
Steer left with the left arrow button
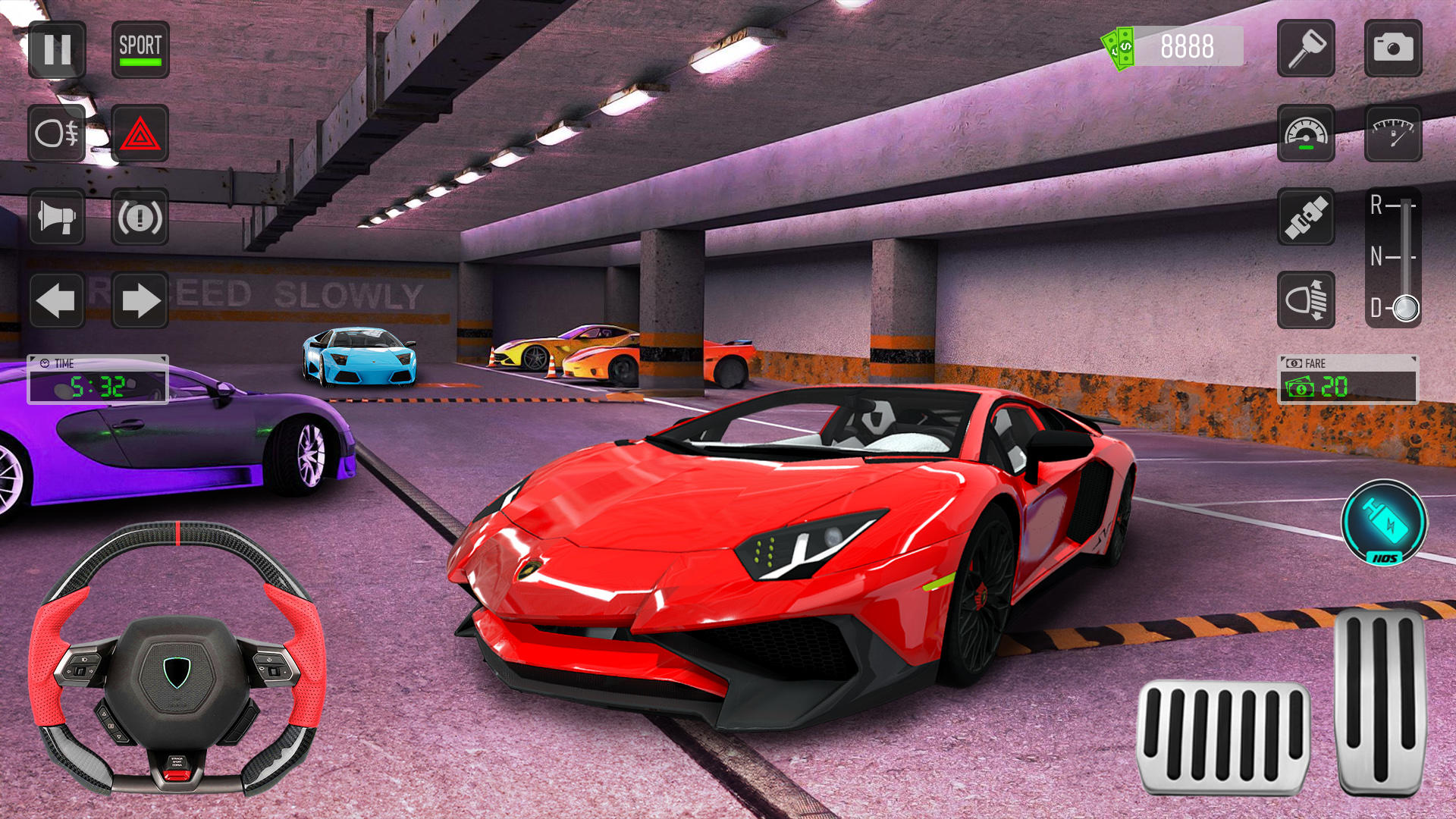pyautogui.click(x=57, y=300)
